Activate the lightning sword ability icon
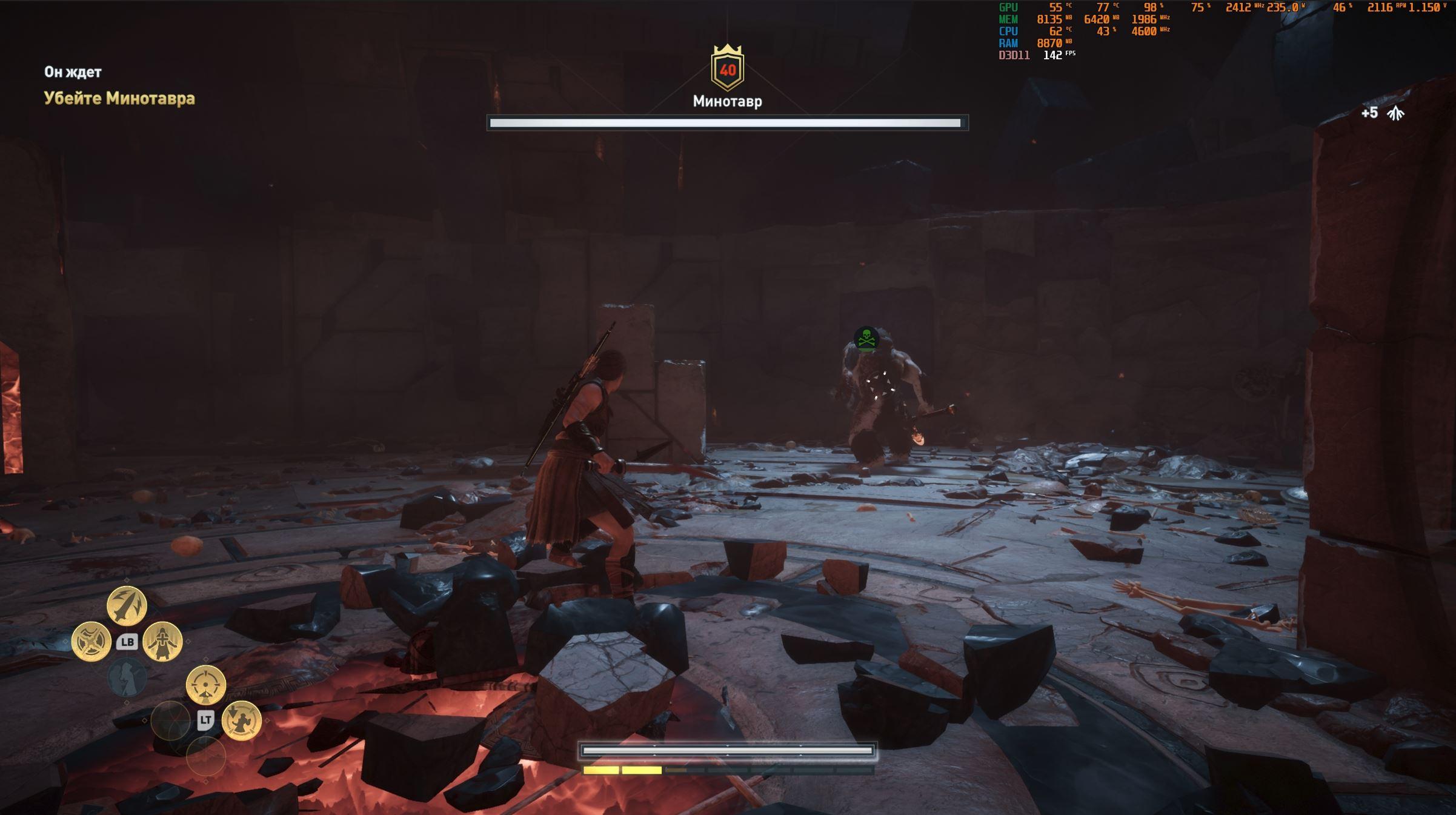 127,605
